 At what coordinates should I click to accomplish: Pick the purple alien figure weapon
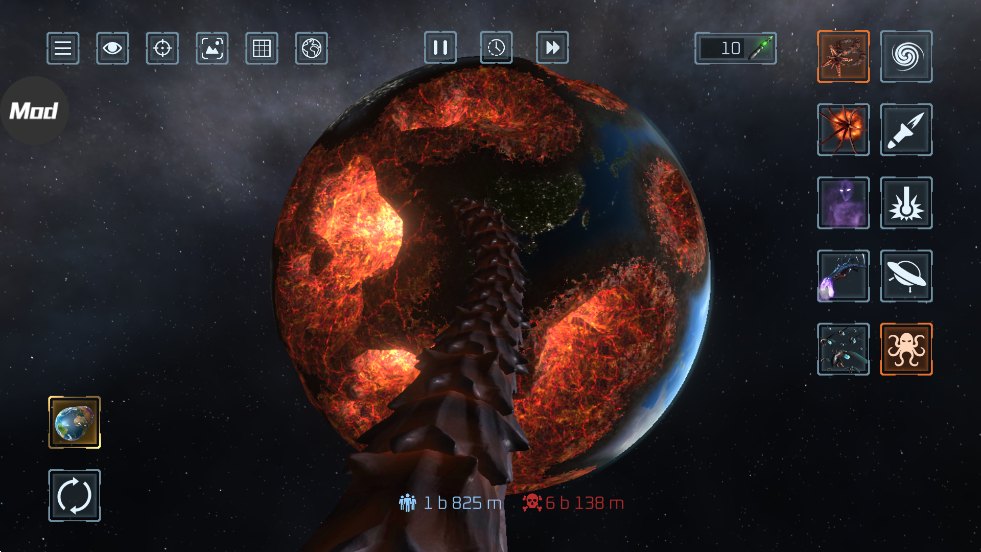[x=843, y=203]
